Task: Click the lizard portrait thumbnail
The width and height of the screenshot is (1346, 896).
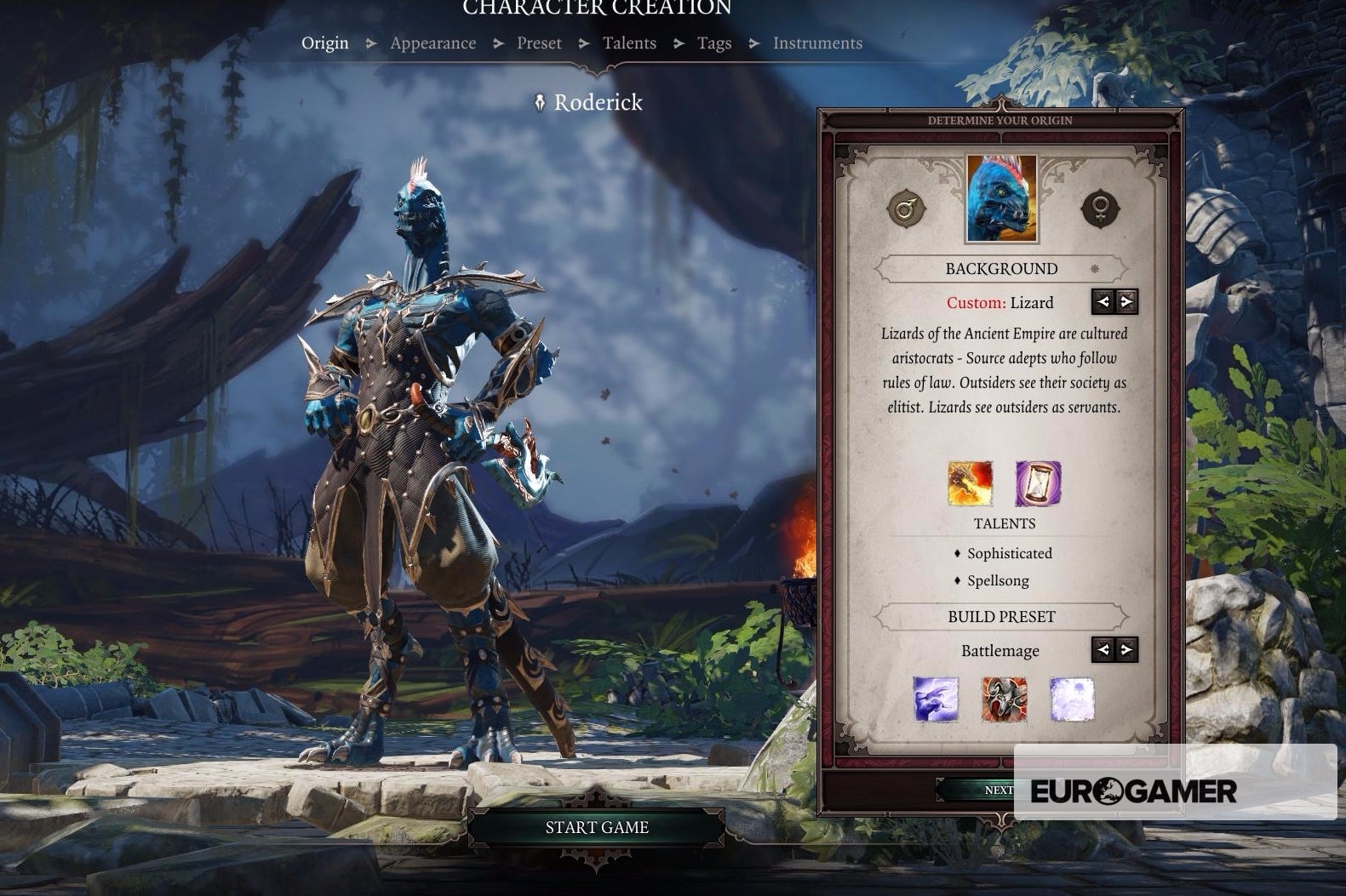Action: 1002,197
